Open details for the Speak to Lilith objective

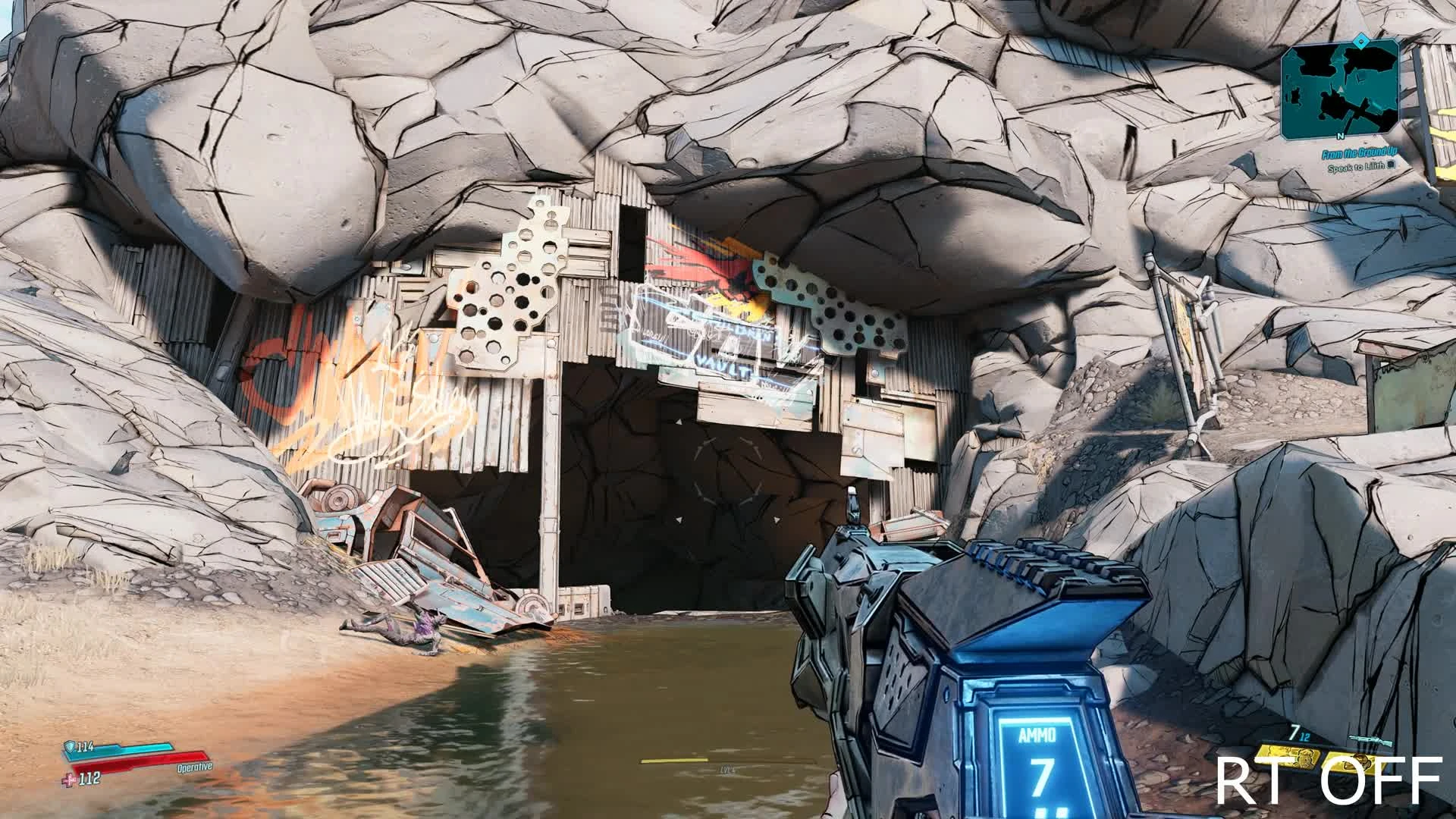click(1357, 167)
